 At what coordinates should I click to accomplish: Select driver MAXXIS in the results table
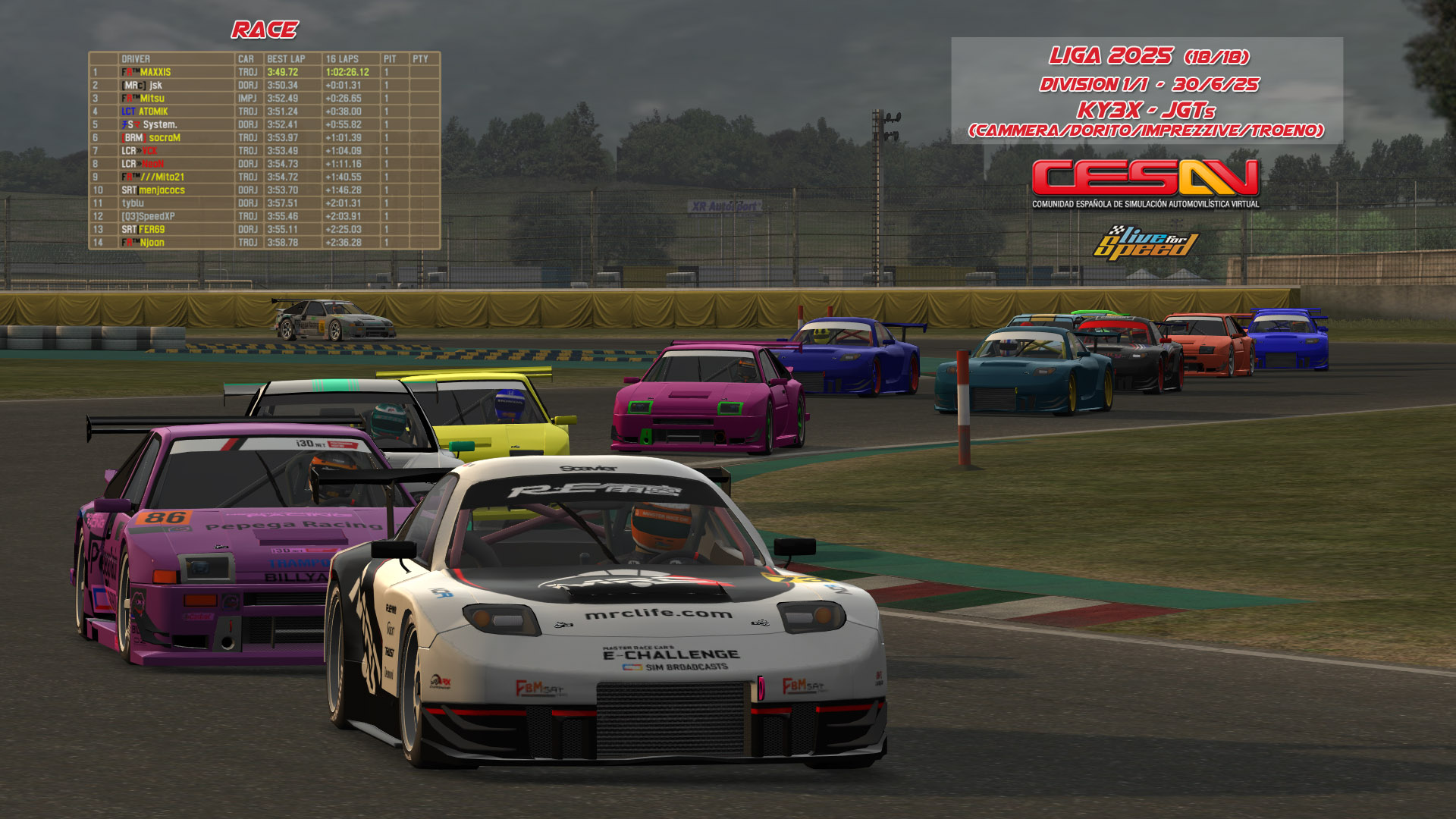tap(155, 72)
